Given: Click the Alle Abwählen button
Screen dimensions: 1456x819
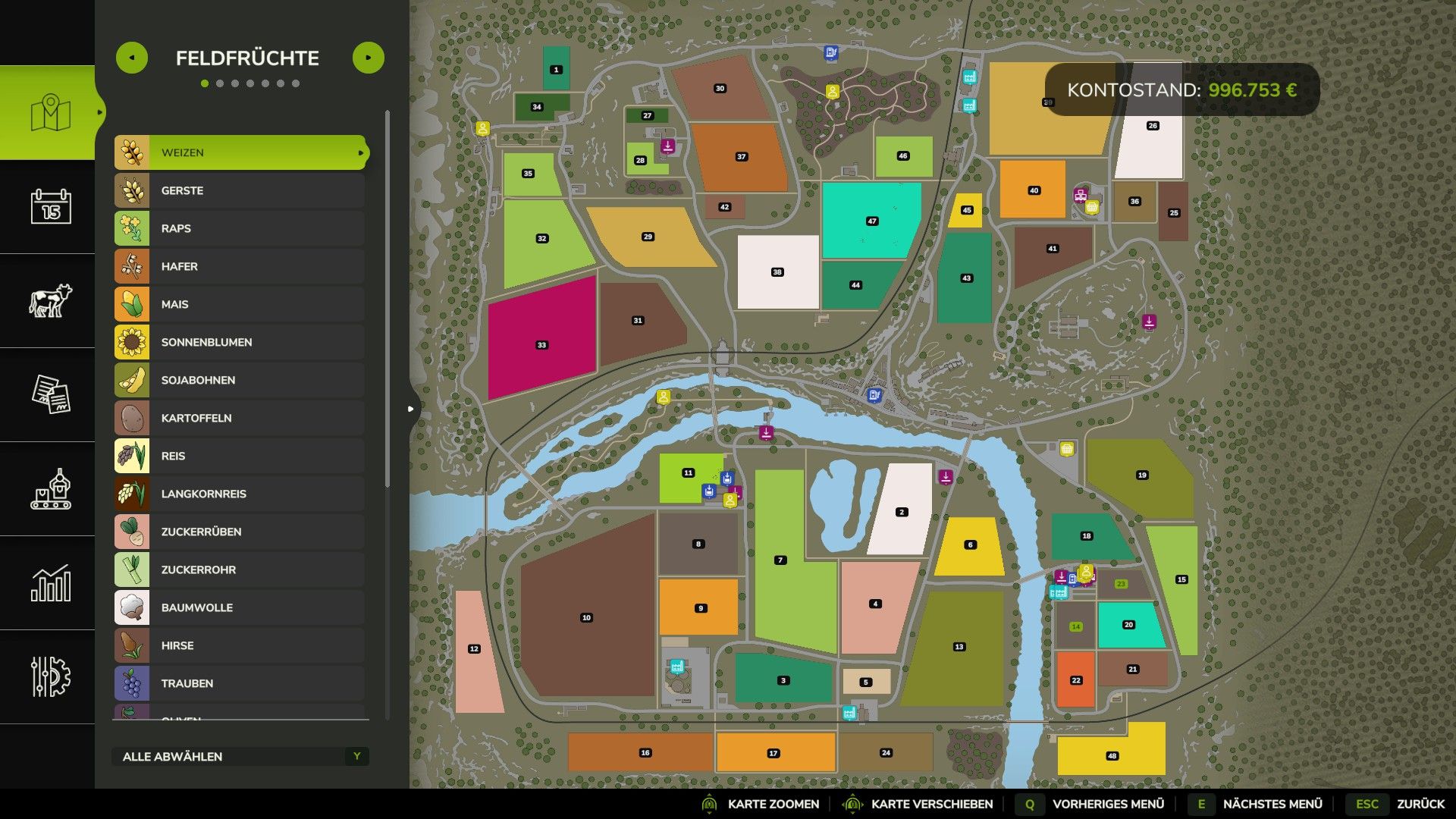Looking at the screenshot, I should coord(240,756).
